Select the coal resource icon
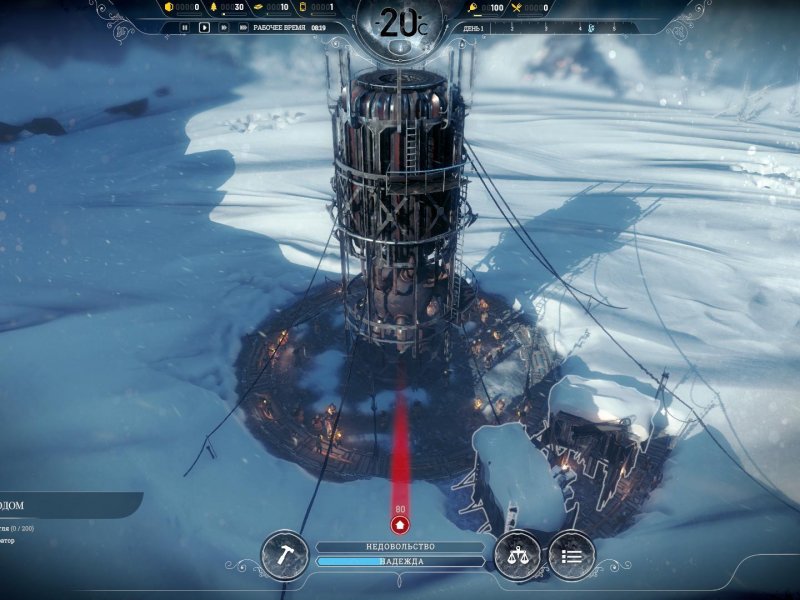The image size is (800, 600). click(x=169, y=8)
